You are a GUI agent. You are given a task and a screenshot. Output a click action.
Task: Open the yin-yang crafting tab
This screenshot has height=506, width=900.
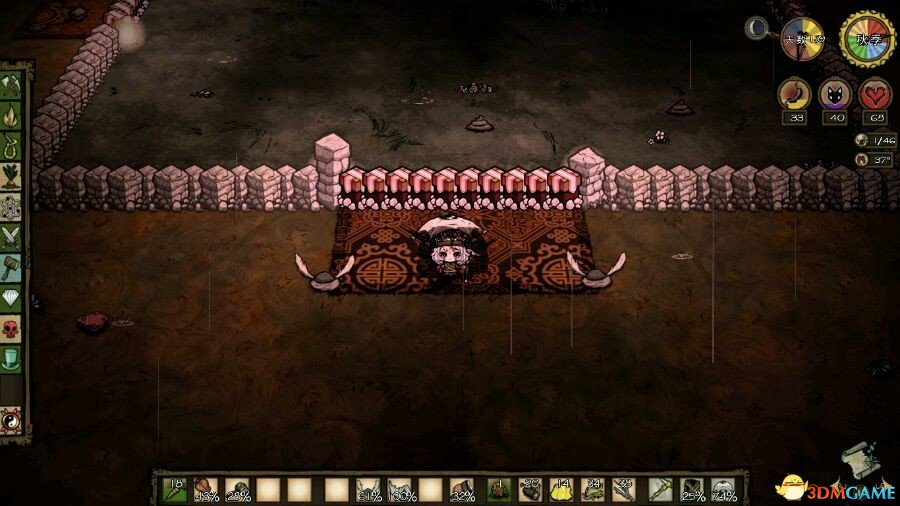coord(13,418)
